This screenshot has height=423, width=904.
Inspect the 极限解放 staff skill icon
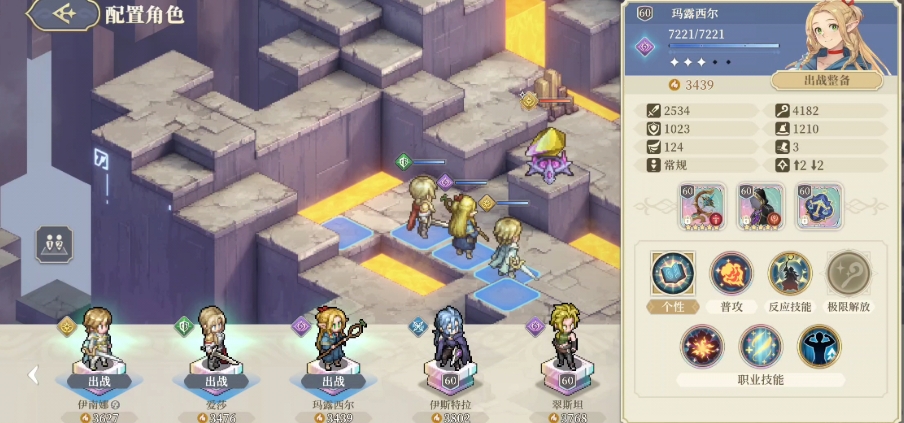coord(849,273)
